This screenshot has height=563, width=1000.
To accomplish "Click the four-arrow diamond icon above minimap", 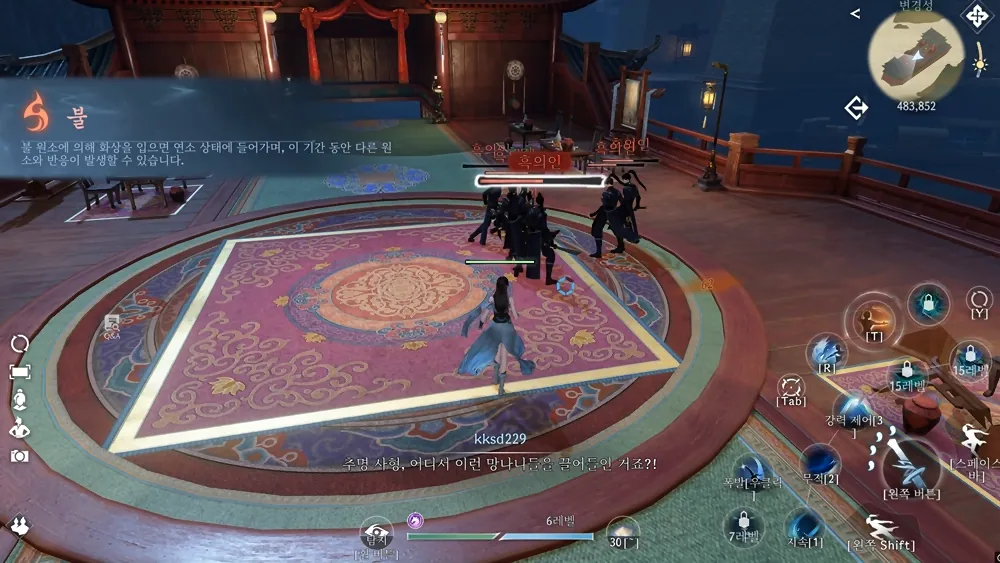I will tap(975, 15).
